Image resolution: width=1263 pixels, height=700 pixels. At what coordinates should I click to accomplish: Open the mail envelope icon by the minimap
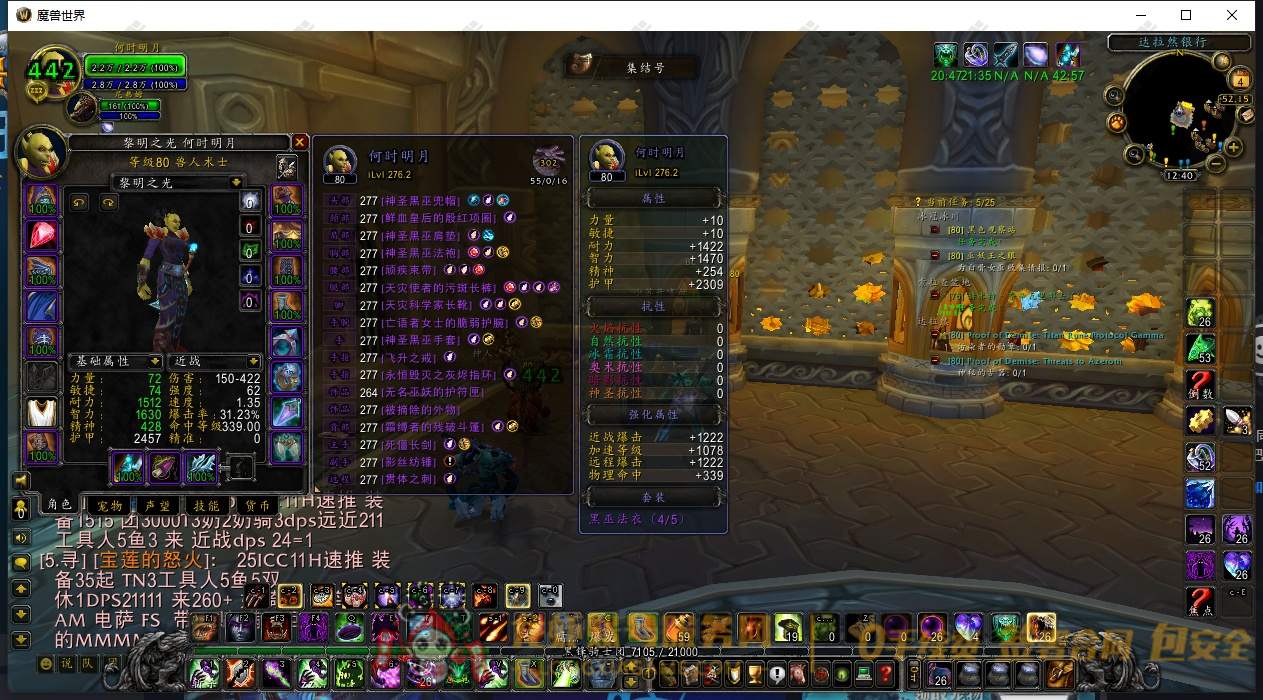pos(1246,115)
